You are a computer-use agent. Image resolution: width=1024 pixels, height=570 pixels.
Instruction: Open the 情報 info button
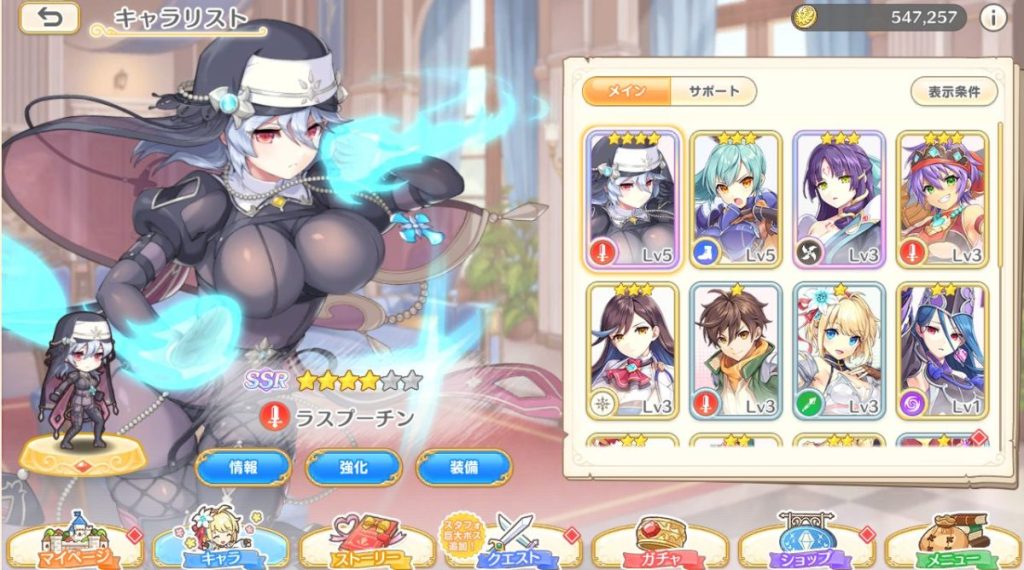[x=243, y=466]
